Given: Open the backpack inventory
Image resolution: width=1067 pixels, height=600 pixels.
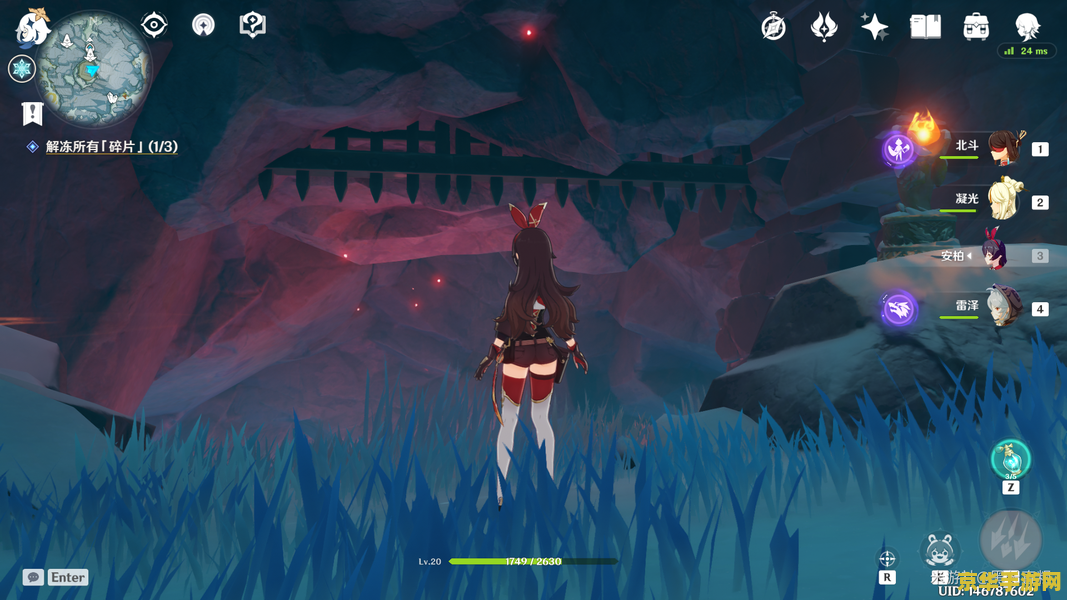Looking at the screenshot, I should [x=976, y=27].
